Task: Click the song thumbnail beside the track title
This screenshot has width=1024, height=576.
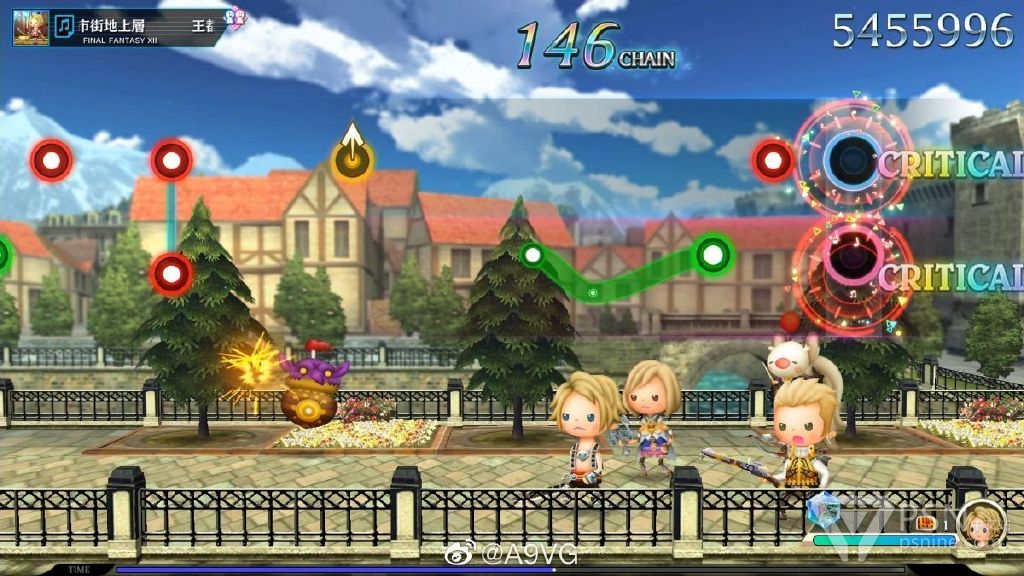Action: 31,27
